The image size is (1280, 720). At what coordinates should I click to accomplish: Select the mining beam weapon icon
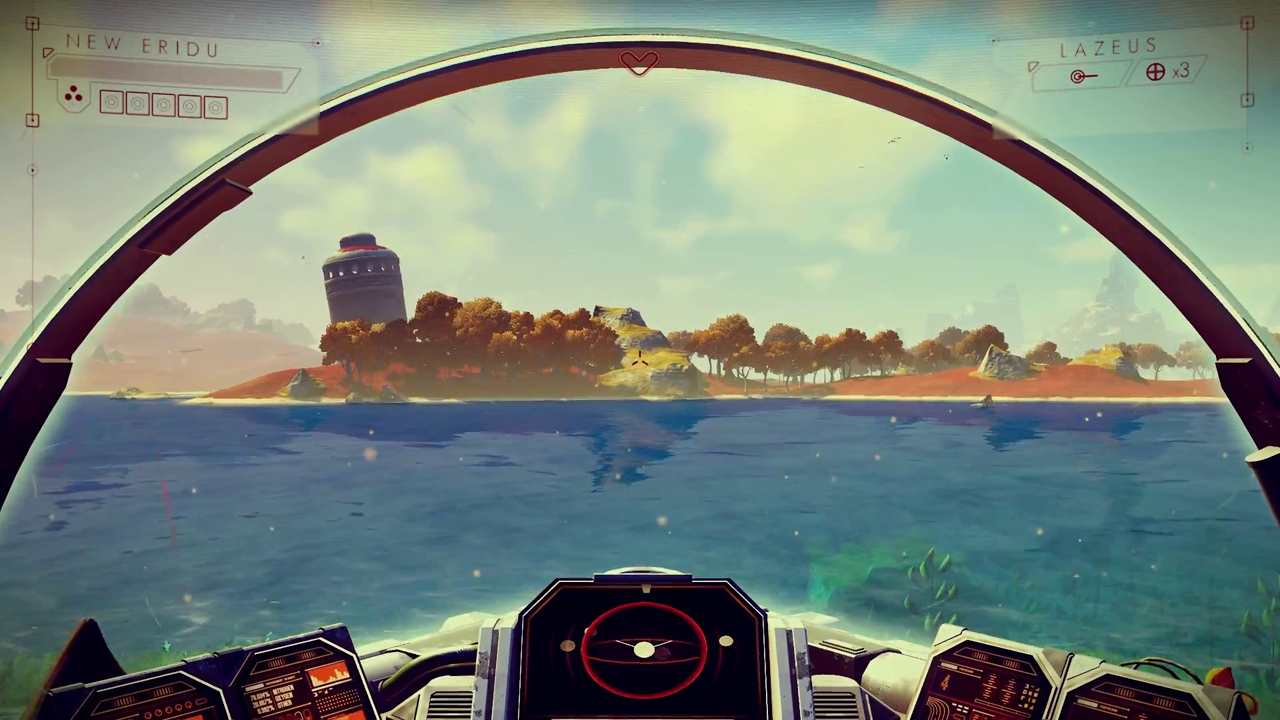point(1078,75)
